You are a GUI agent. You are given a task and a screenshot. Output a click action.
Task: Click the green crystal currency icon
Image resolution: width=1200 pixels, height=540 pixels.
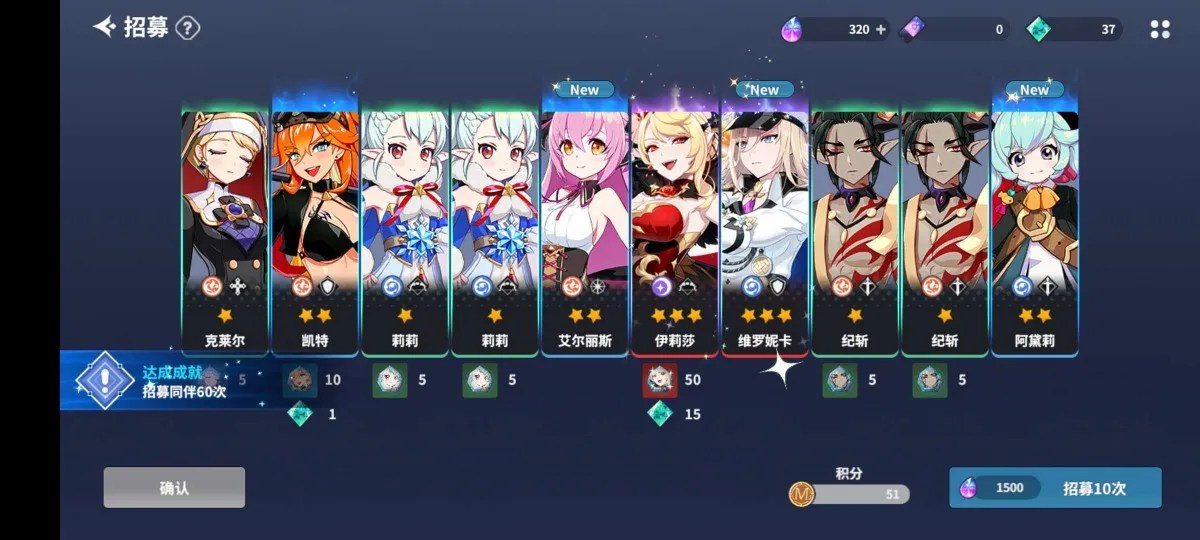click(x=1038, y=29)
